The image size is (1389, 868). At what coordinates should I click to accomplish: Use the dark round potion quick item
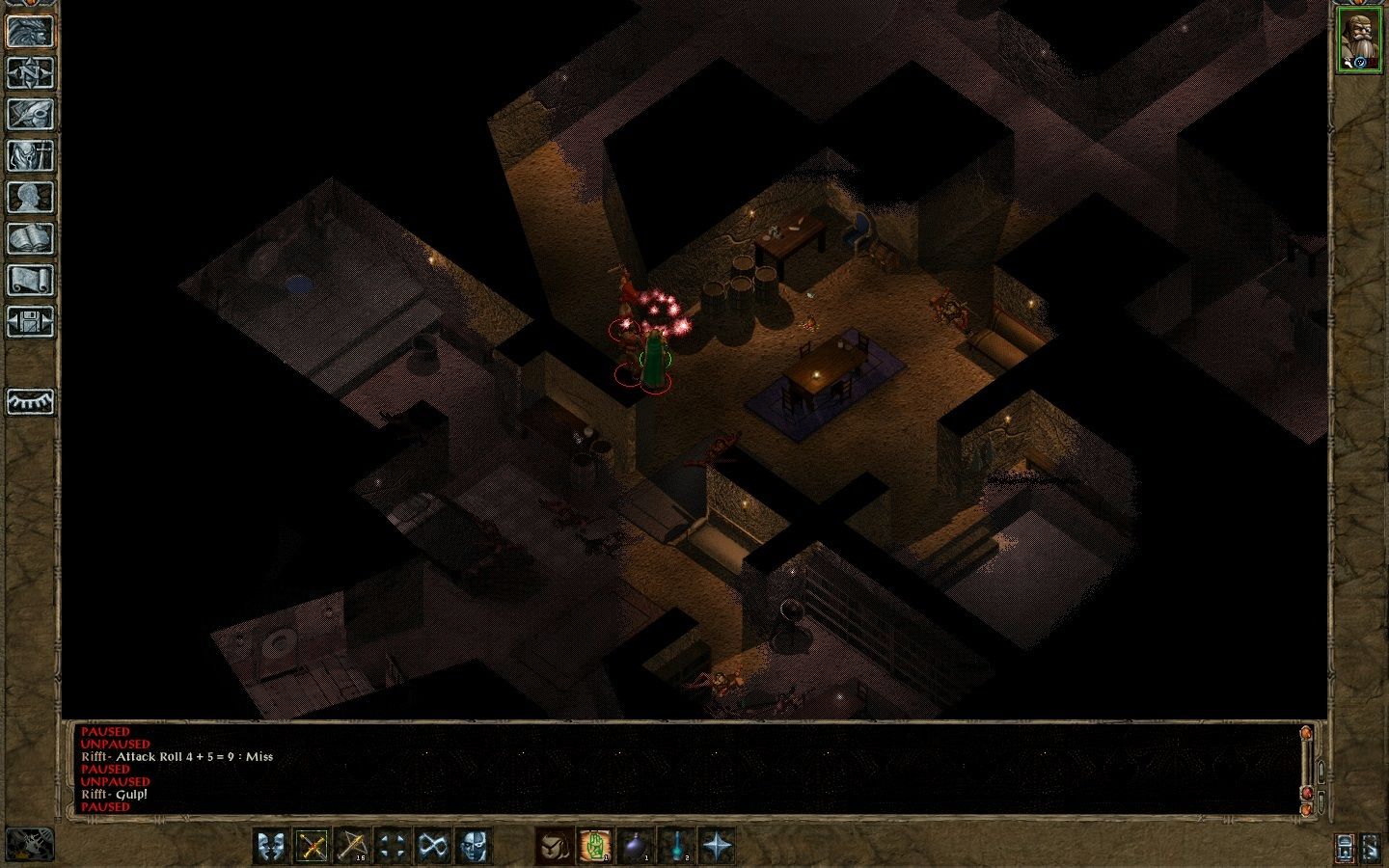point(636,847)
